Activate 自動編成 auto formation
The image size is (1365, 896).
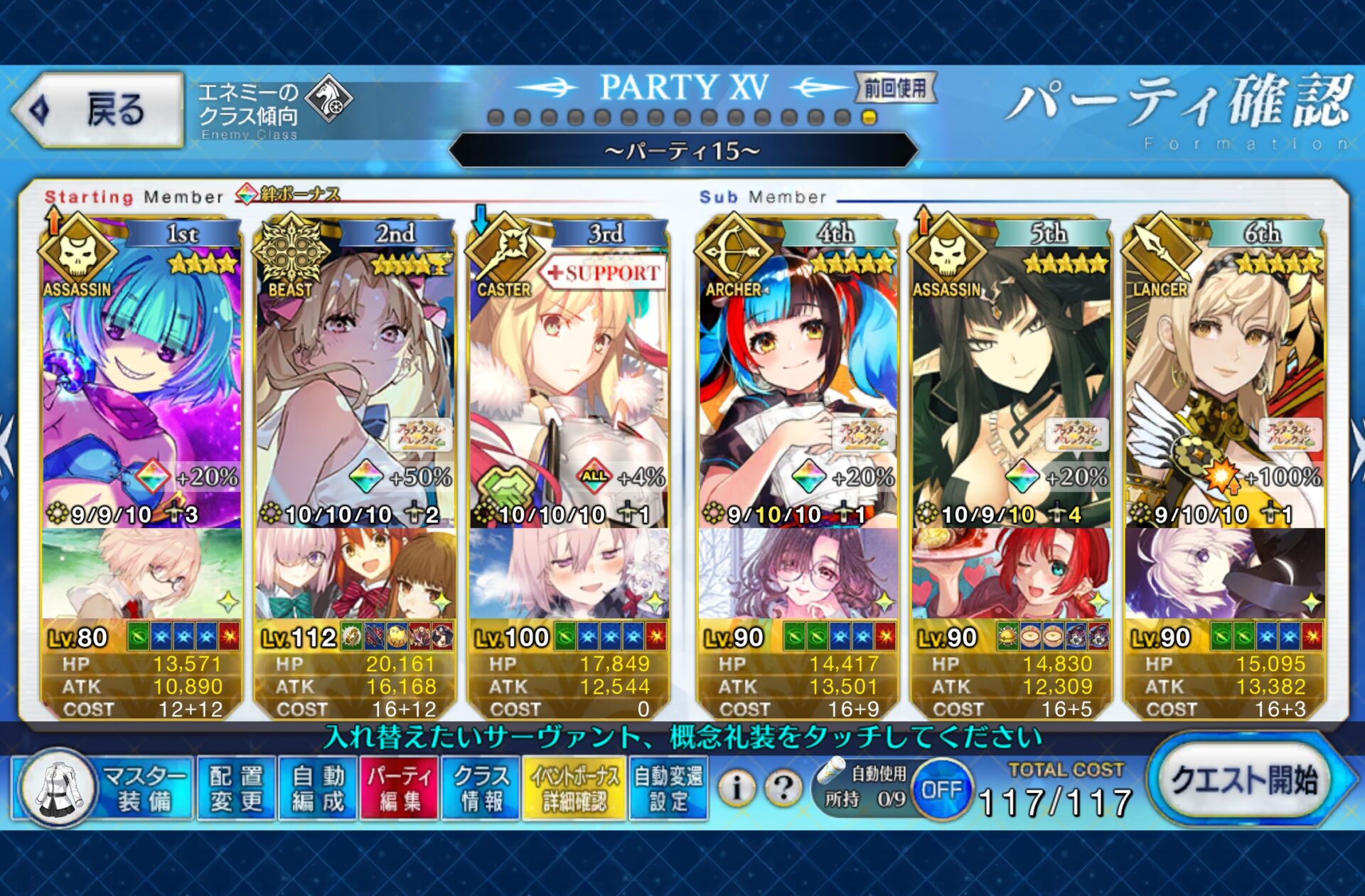tap(318, 788)
